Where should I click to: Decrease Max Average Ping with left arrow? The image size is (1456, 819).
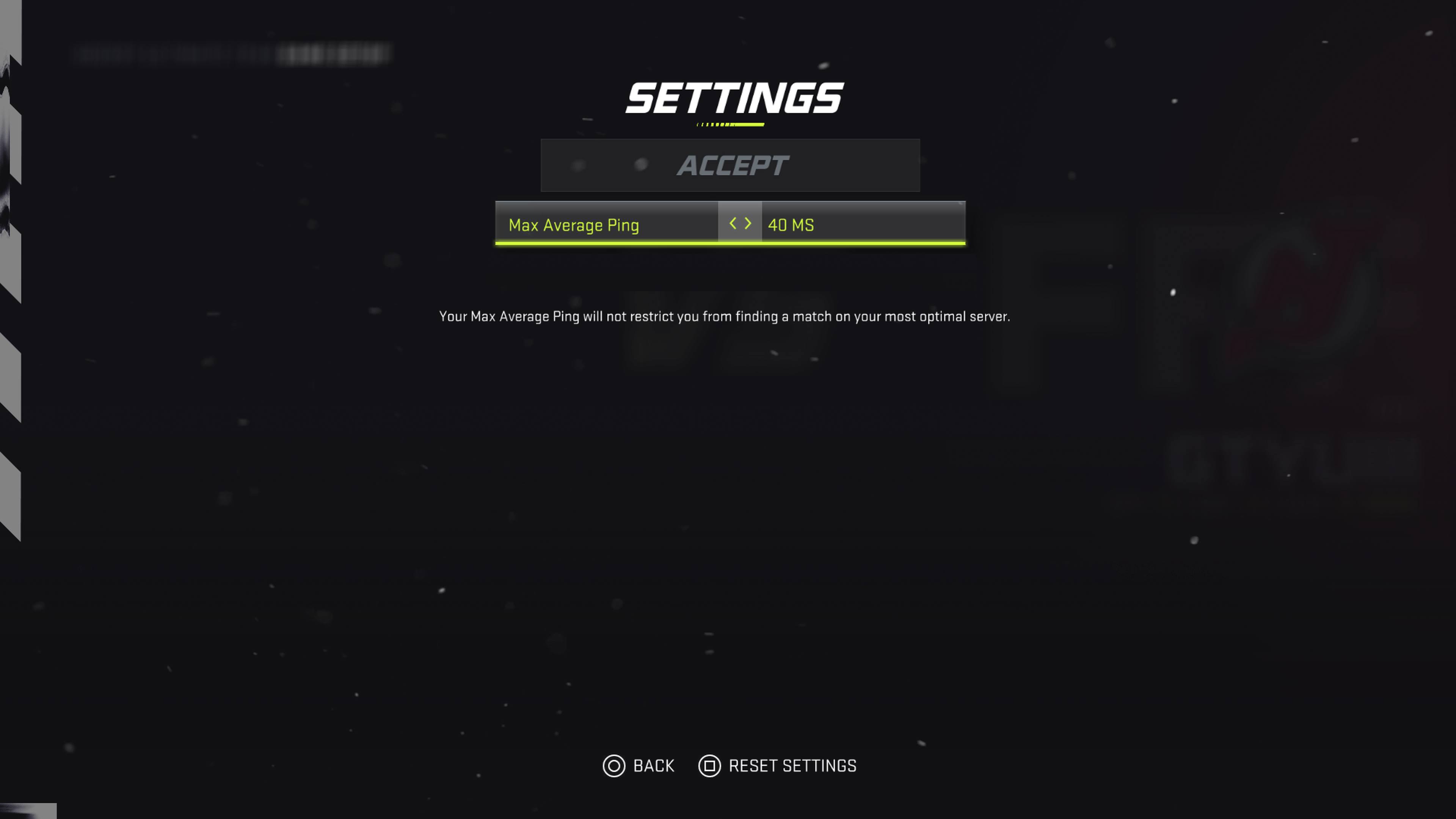pyautogui.click(x=733, y=224)
